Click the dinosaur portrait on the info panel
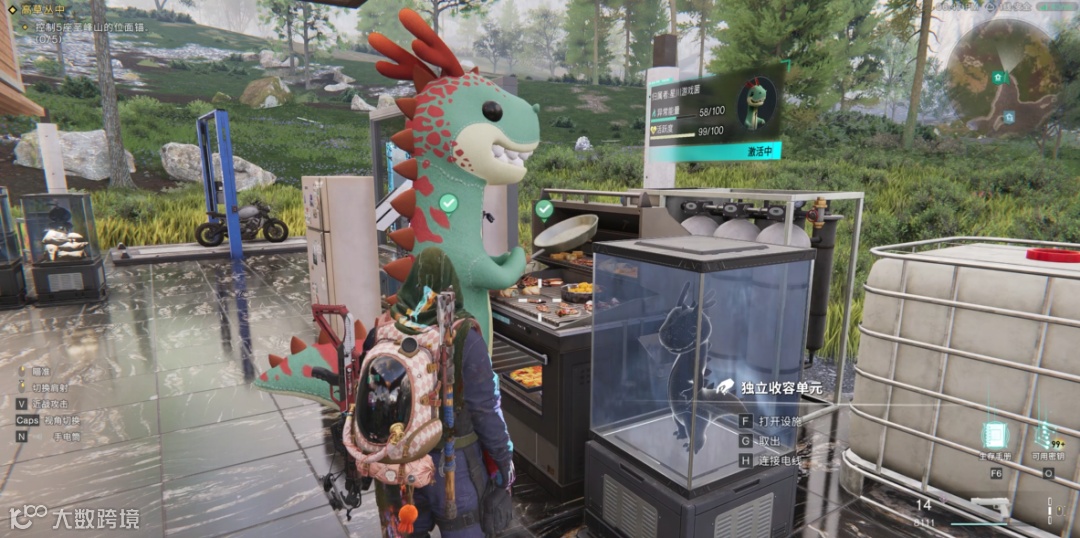 coord(755,104)
